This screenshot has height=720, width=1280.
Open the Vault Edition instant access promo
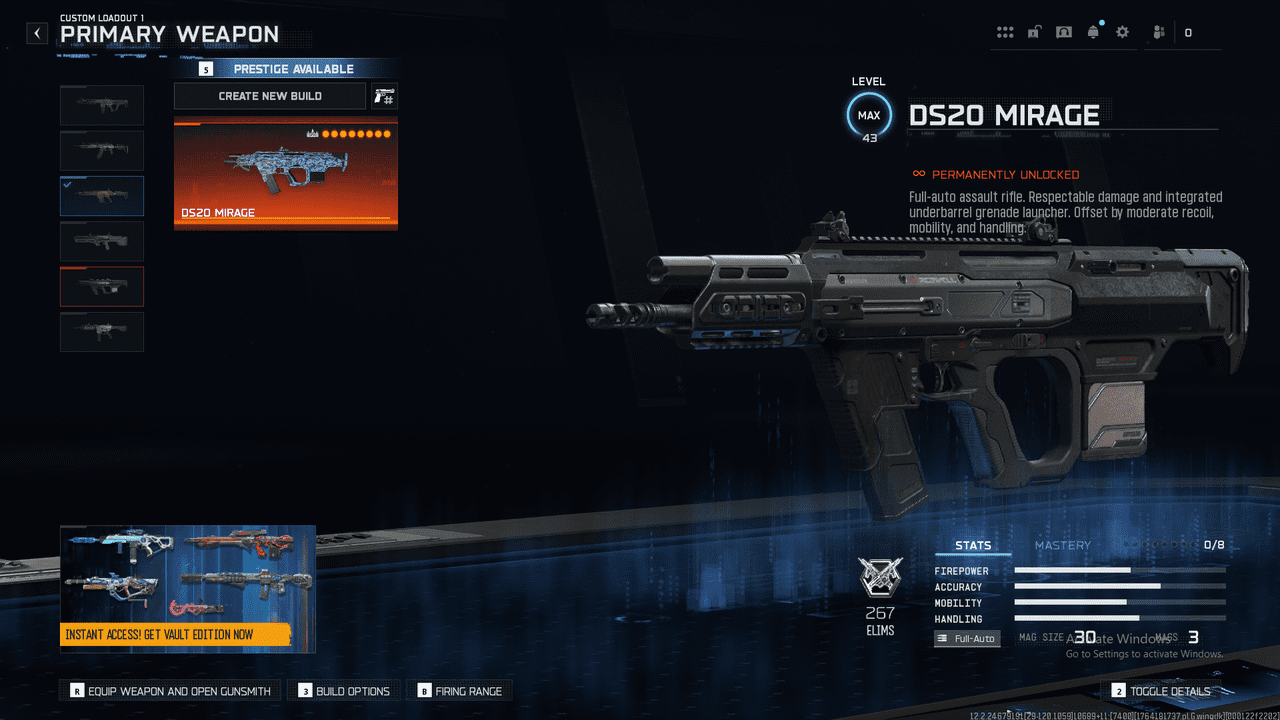coord(188,589)
